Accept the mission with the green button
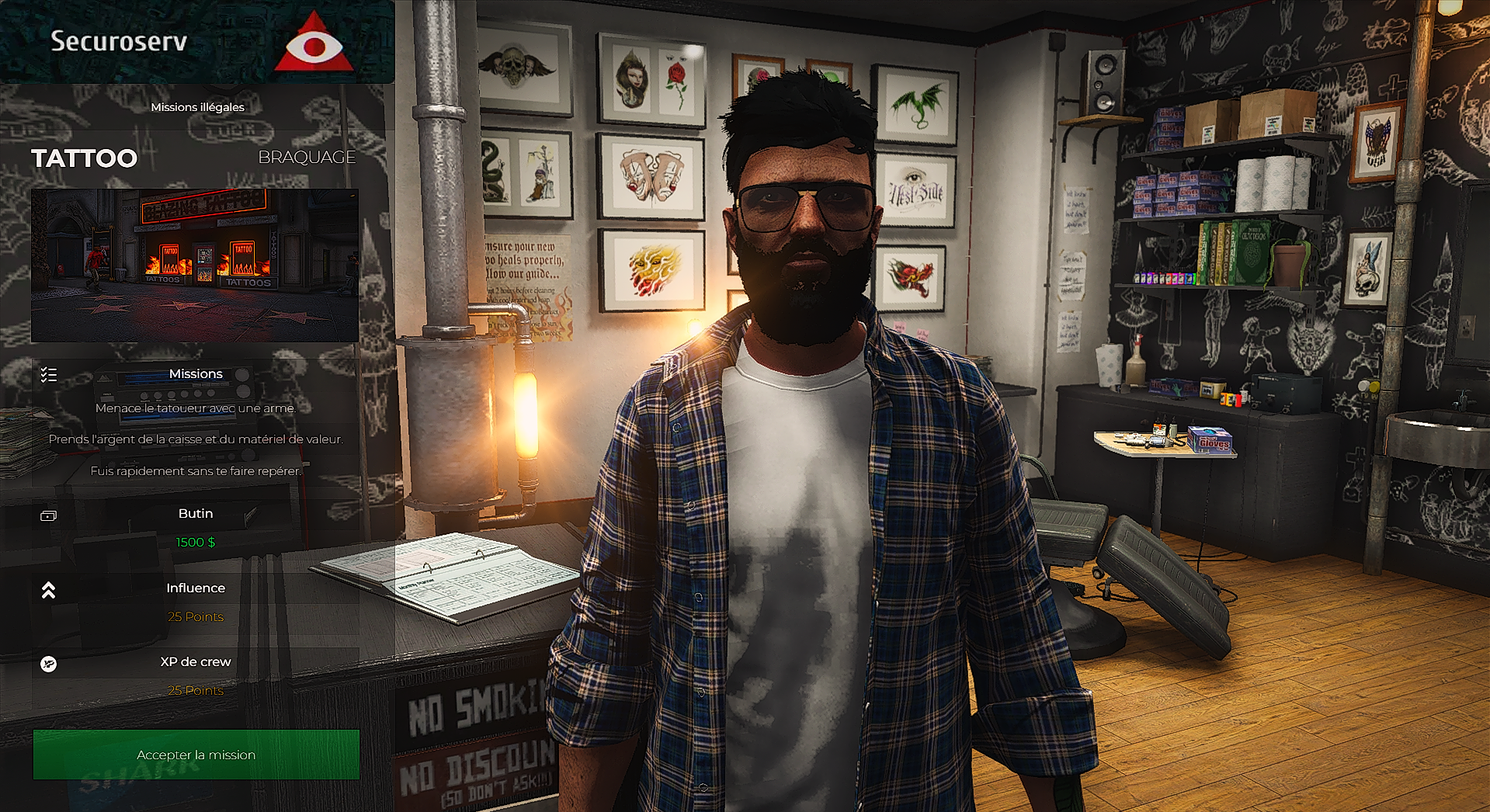 click(x=196, y=755)
